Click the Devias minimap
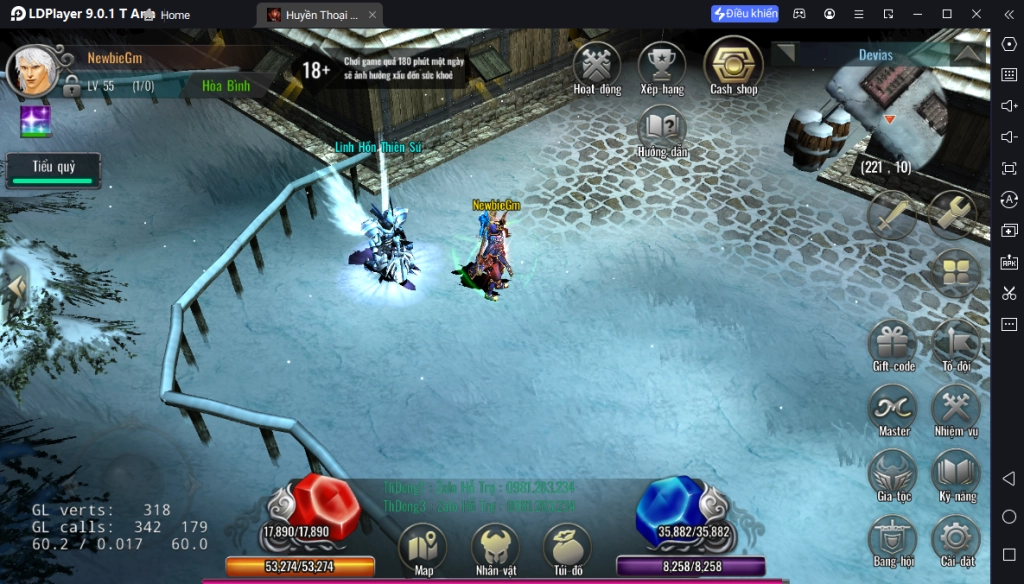Screen dimensions: 1024x584 pyautogui.click(x=900, y=120)
